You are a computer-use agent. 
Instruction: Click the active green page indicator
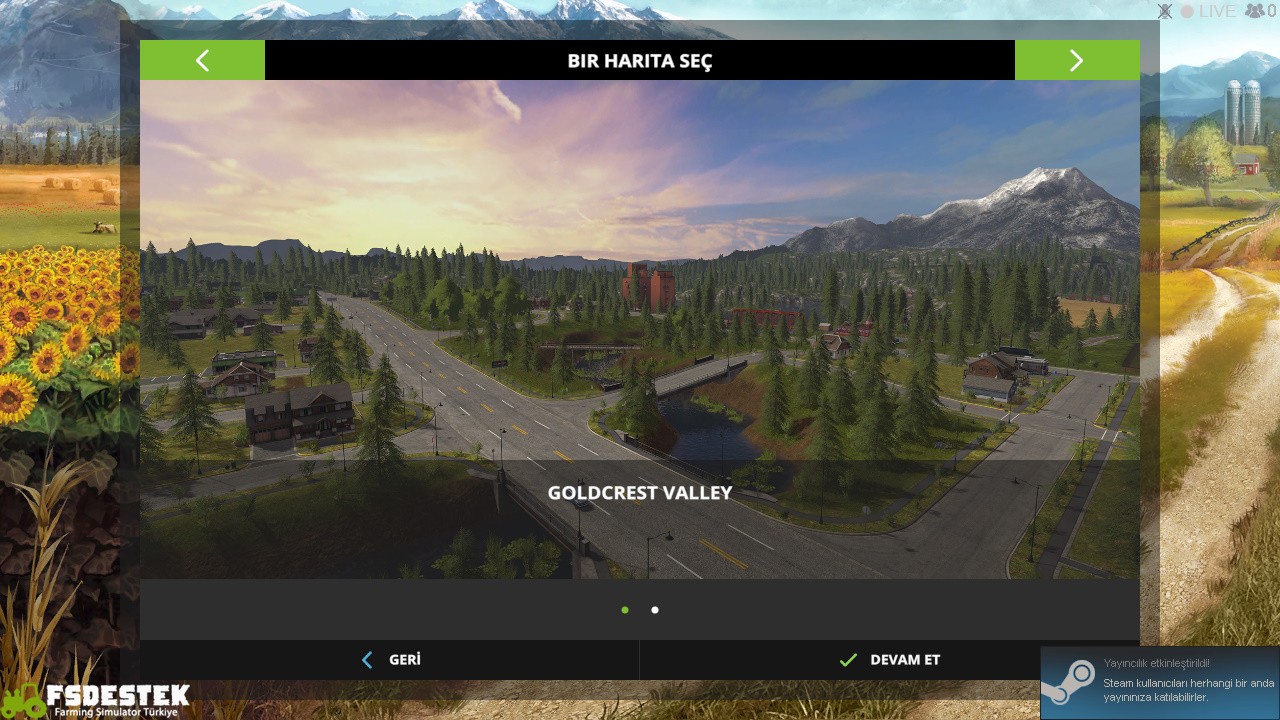(625, 610)
